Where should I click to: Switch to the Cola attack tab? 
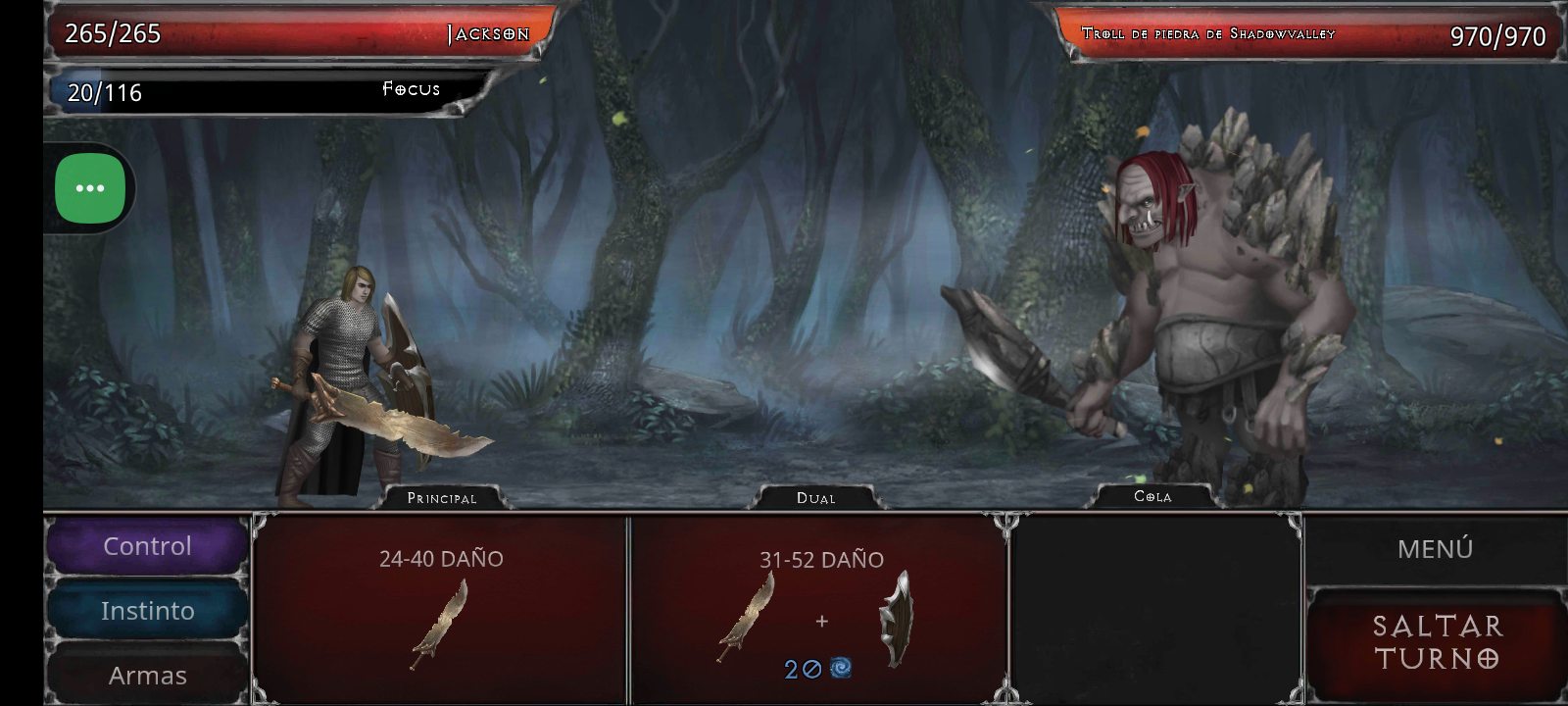(1153, 497)
